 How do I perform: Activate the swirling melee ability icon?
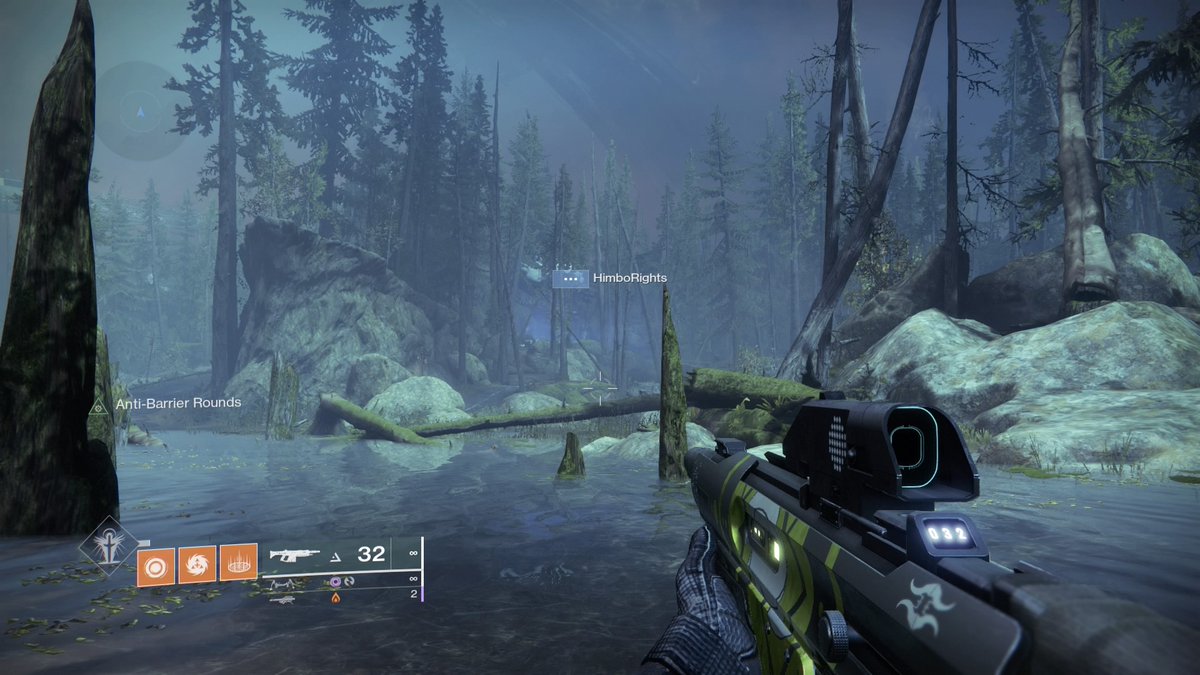point(197,564)
